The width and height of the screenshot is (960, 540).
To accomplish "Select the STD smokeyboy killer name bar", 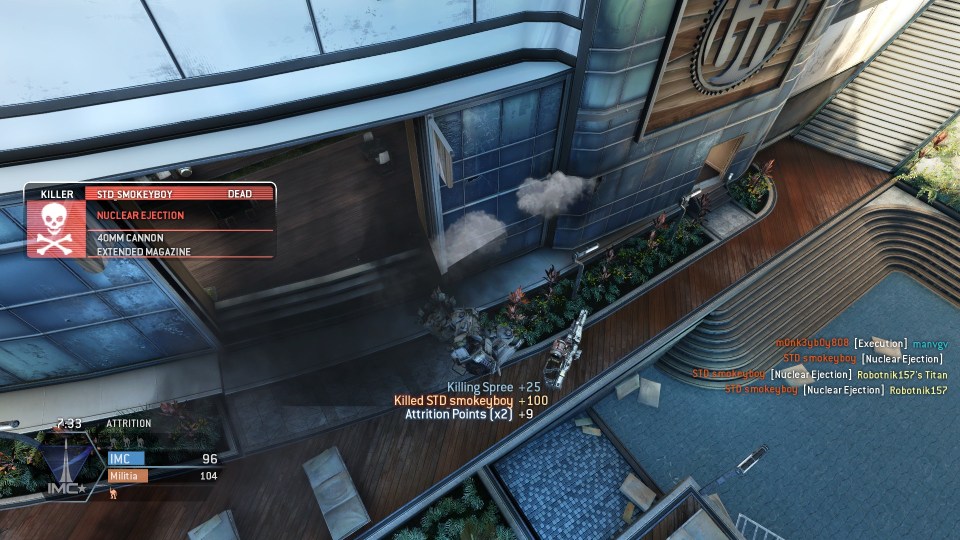I will tap(173, 194).
